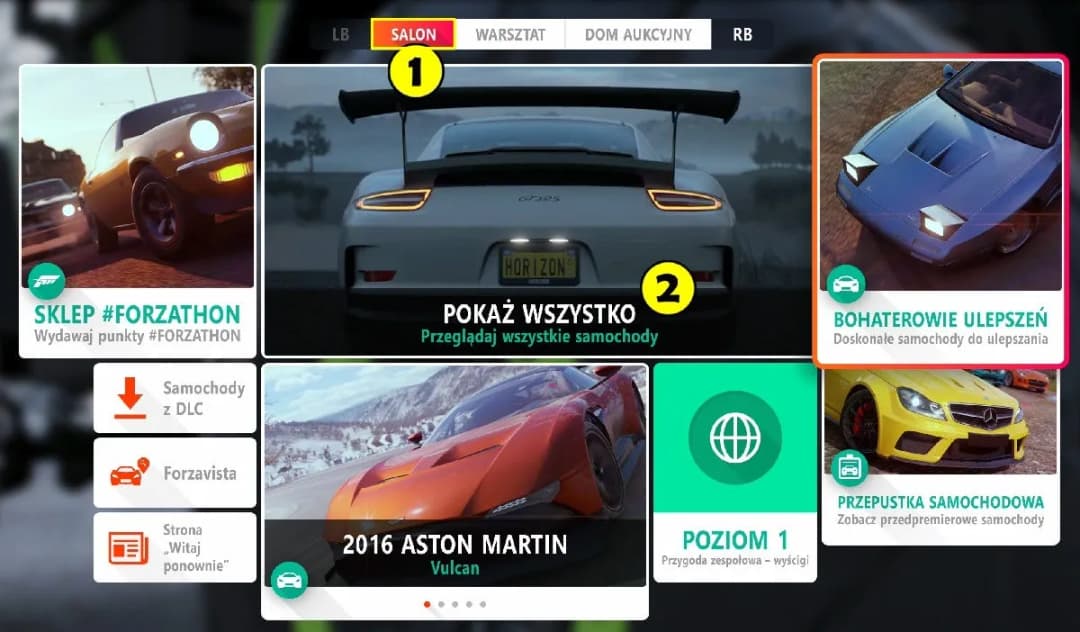Viewport: 1080px width, 632px height.
Task: Open the Sklep #Forzathon tile
Action: click(137, 211)
